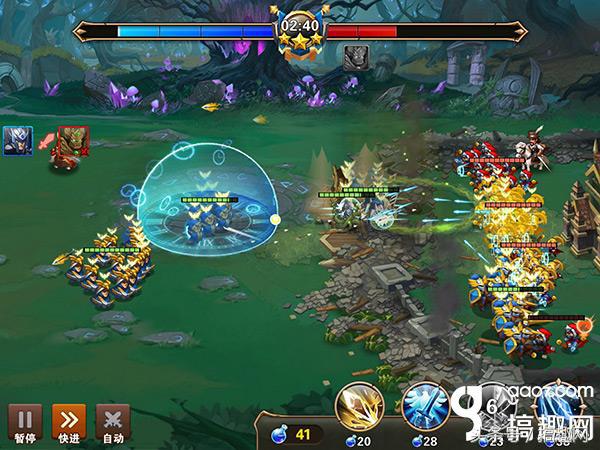Select the red-framed treant hero portrait
This screenshot has width=600, height=450.
[72, 142]
